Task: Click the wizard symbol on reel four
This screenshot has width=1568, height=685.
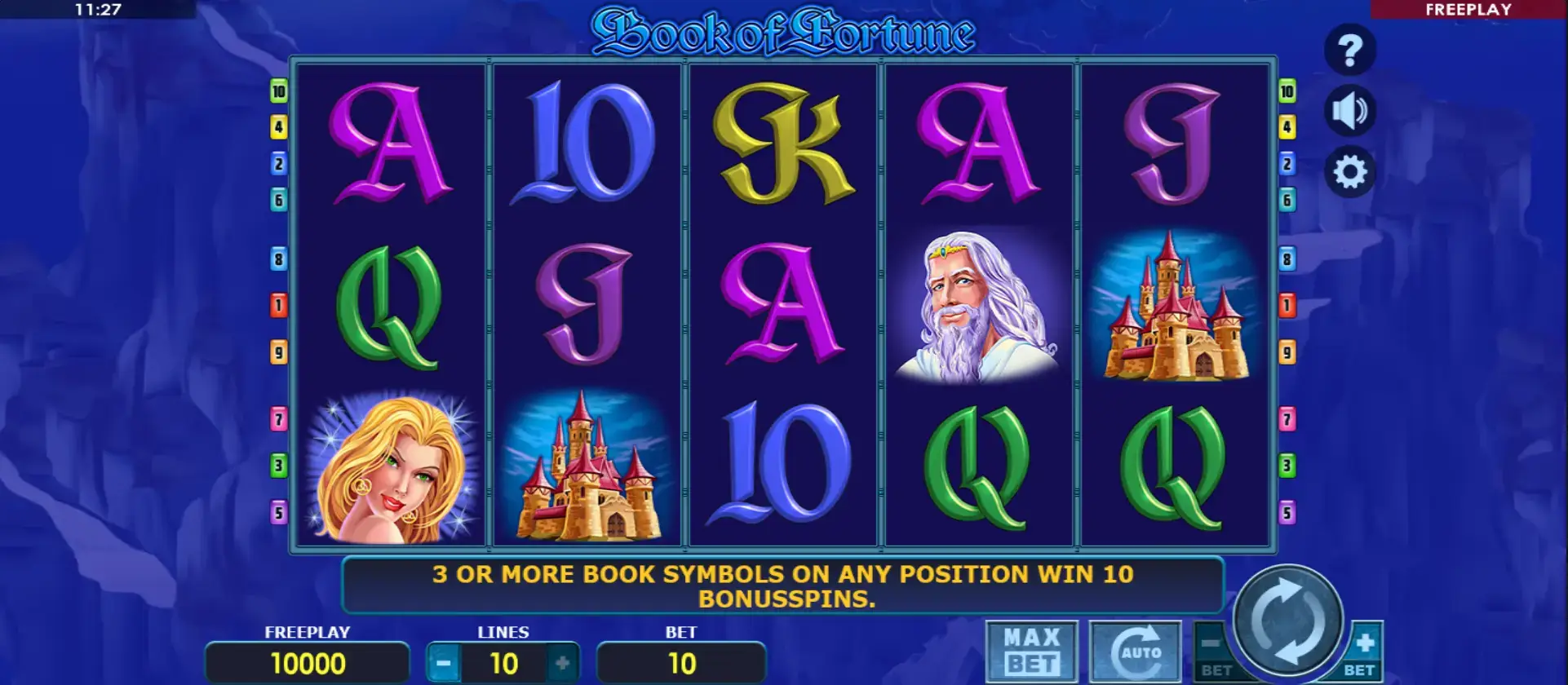Action: point(979,310)
